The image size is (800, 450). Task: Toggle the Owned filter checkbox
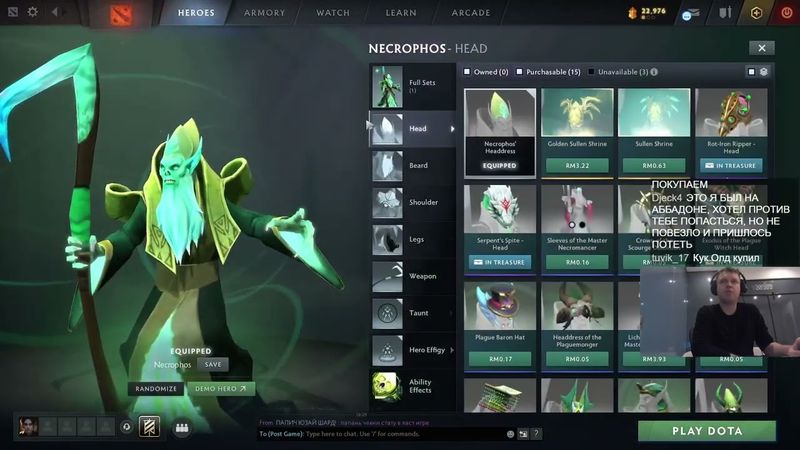[467, 72]
